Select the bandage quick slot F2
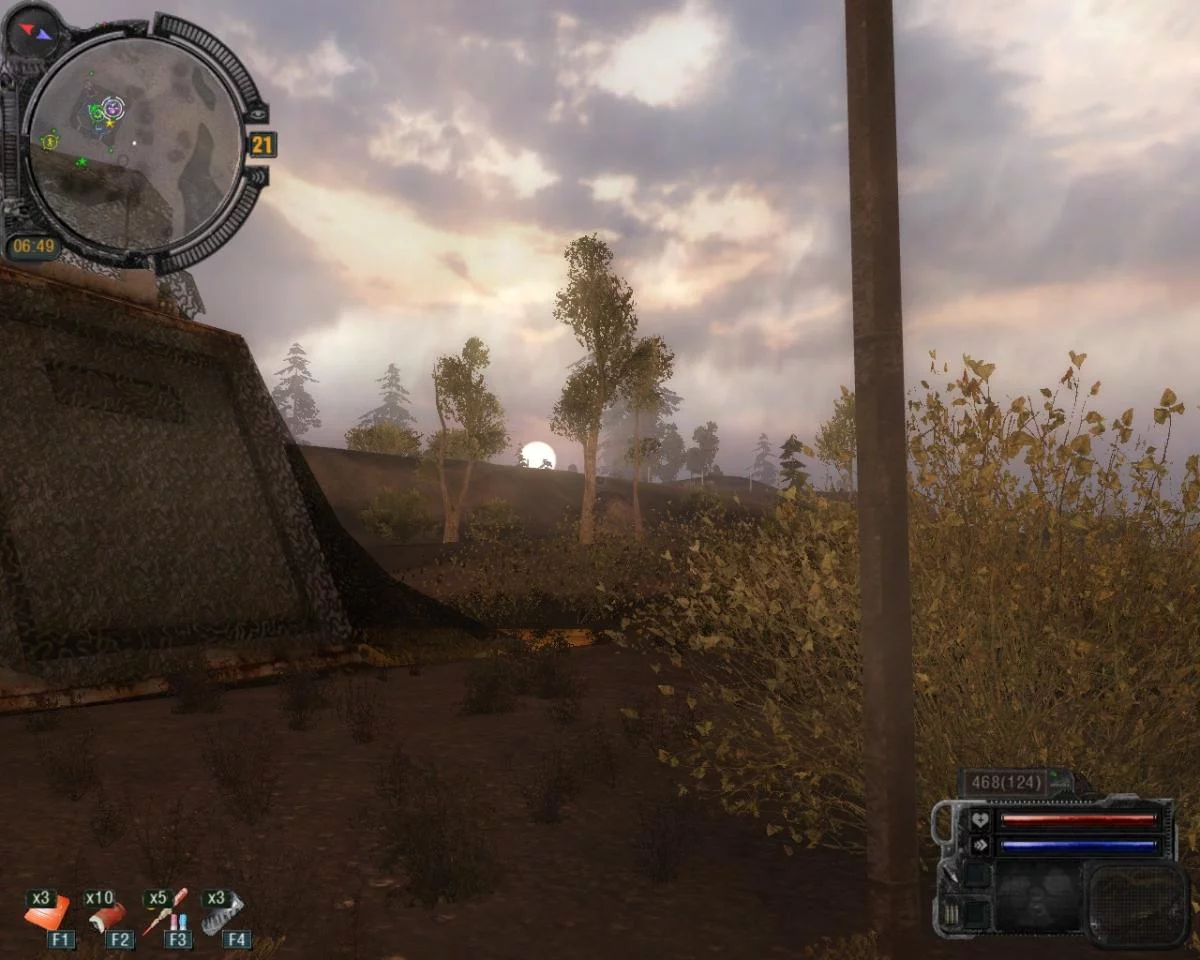 point(106,912)
